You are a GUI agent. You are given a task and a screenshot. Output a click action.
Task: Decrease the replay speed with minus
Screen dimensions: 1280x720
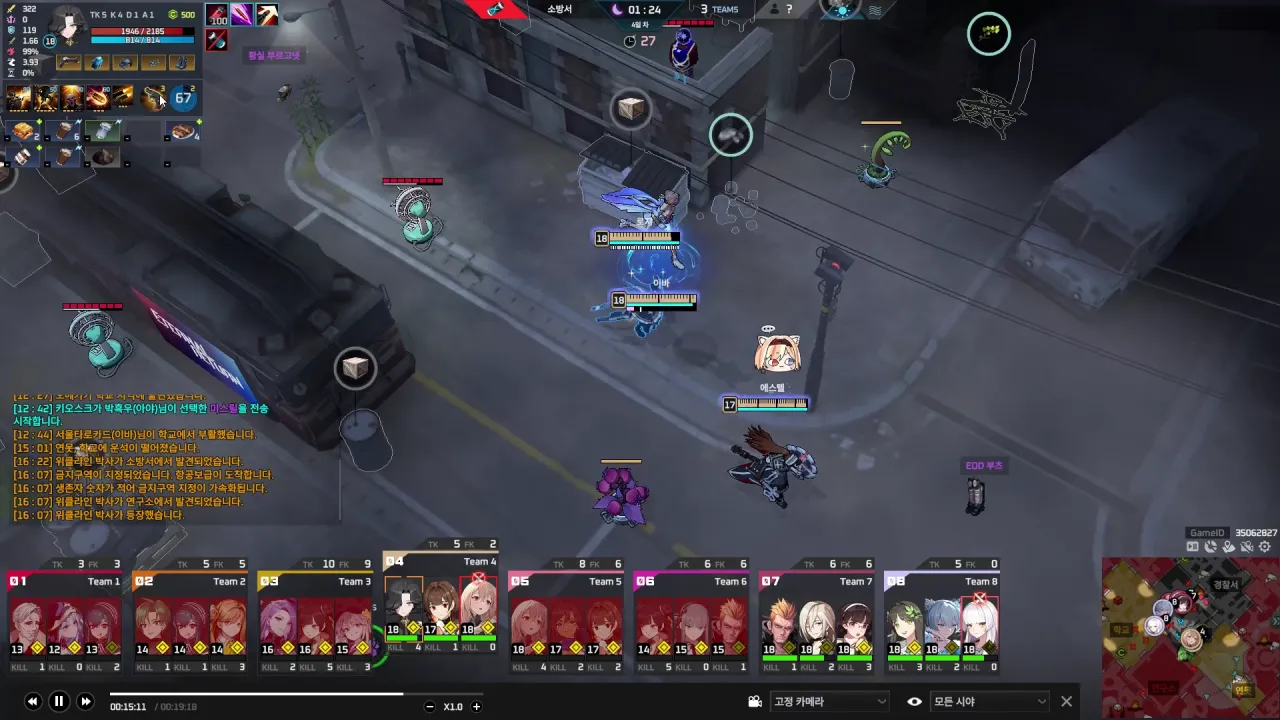[x=430, y=707]
